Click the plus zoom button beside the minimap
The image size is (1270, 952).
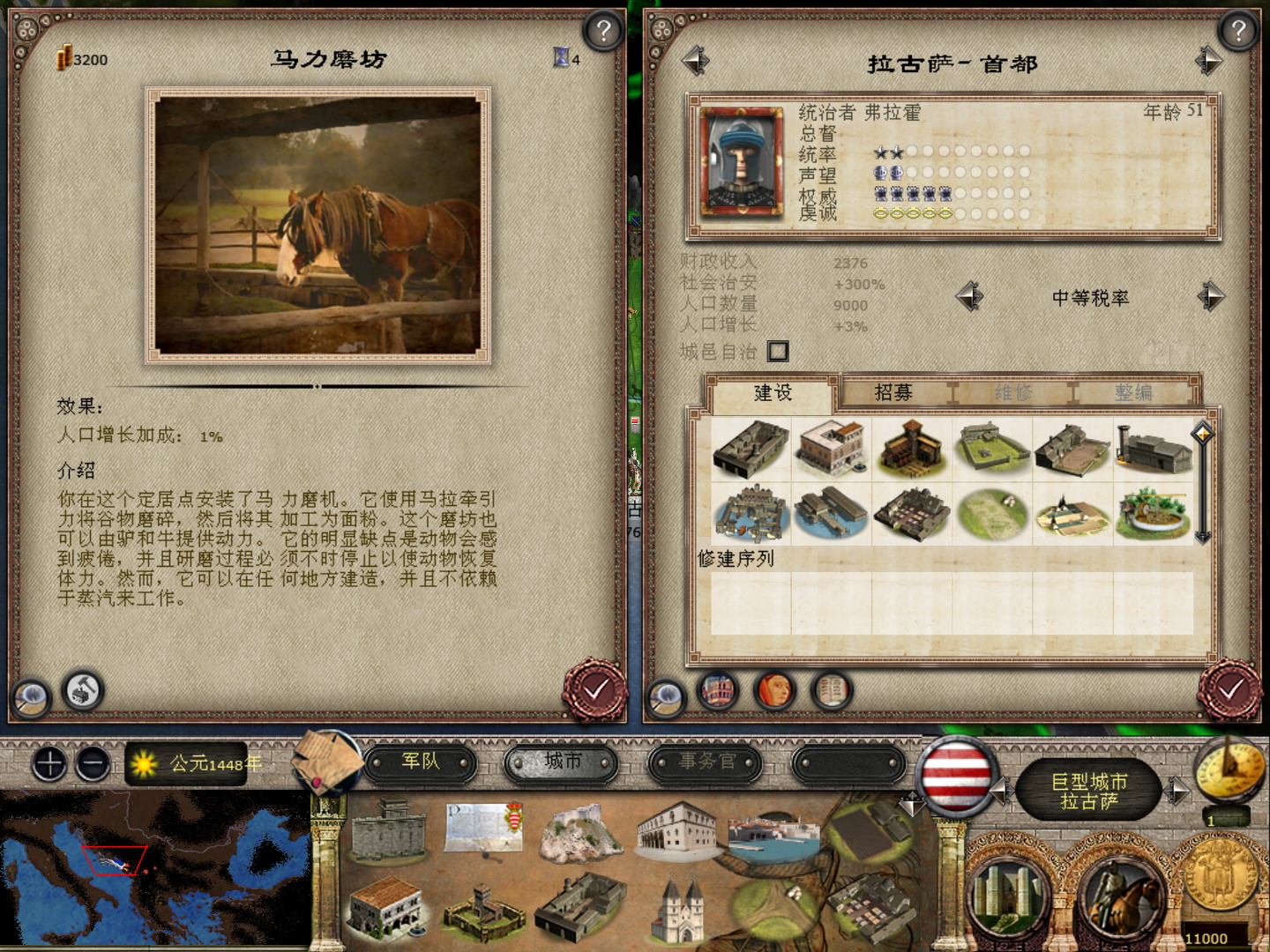point(50,764)
